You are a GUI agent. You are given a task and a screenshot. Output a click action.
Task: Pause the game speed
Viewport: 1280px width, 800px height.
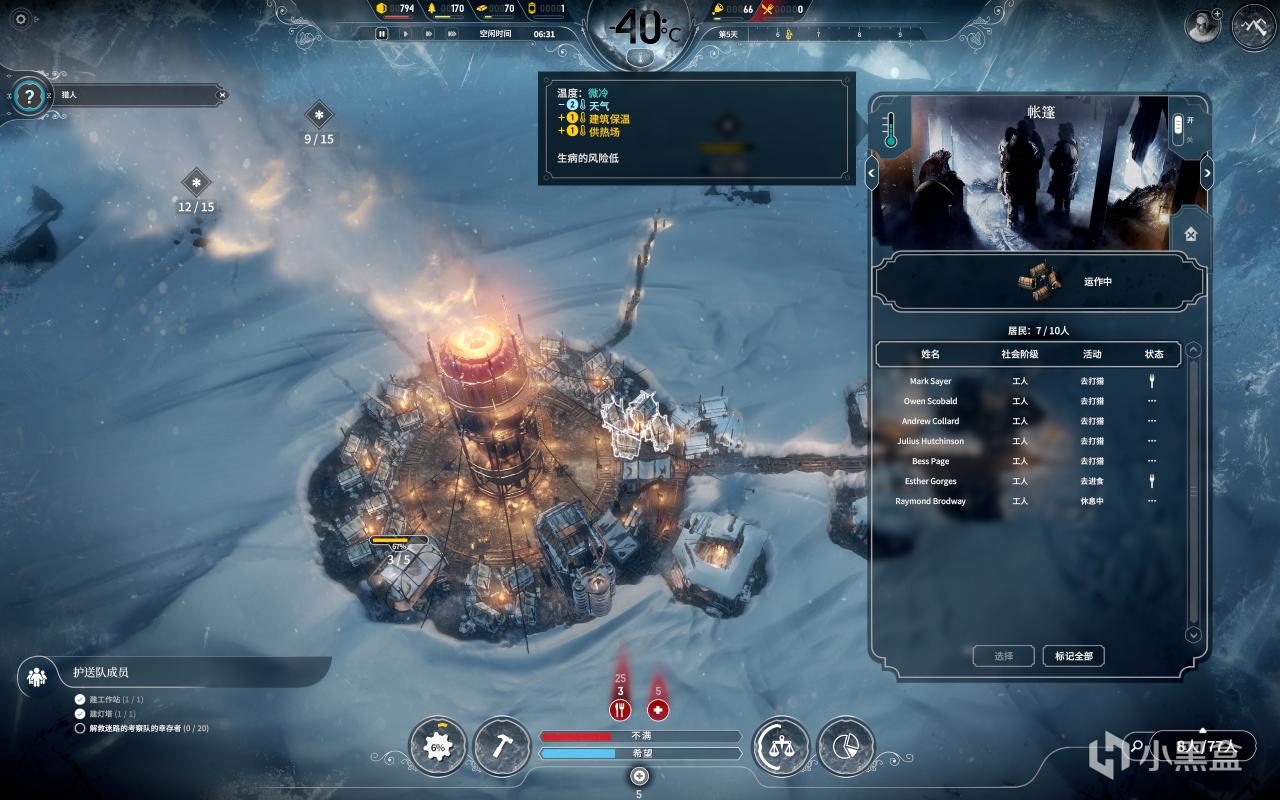382,33
